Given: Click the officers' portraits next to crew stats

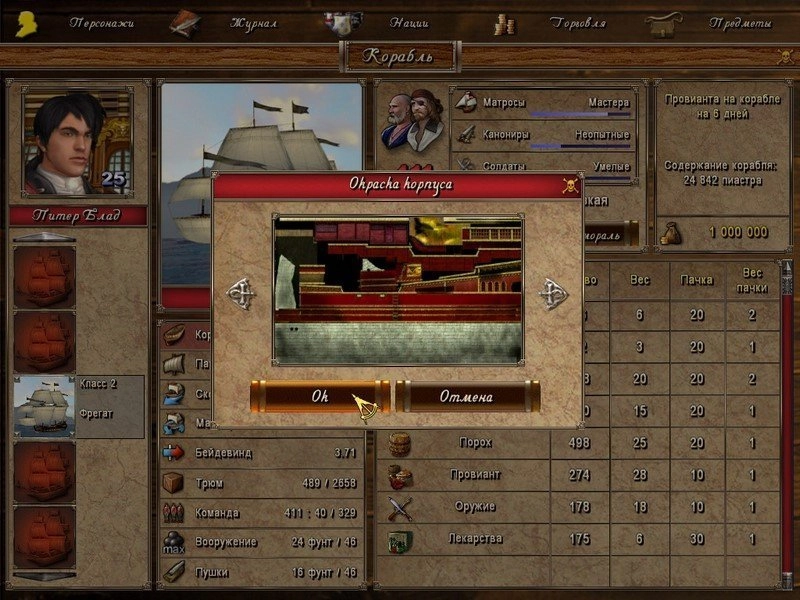Looking at the screenshot, I should (412, 122).
